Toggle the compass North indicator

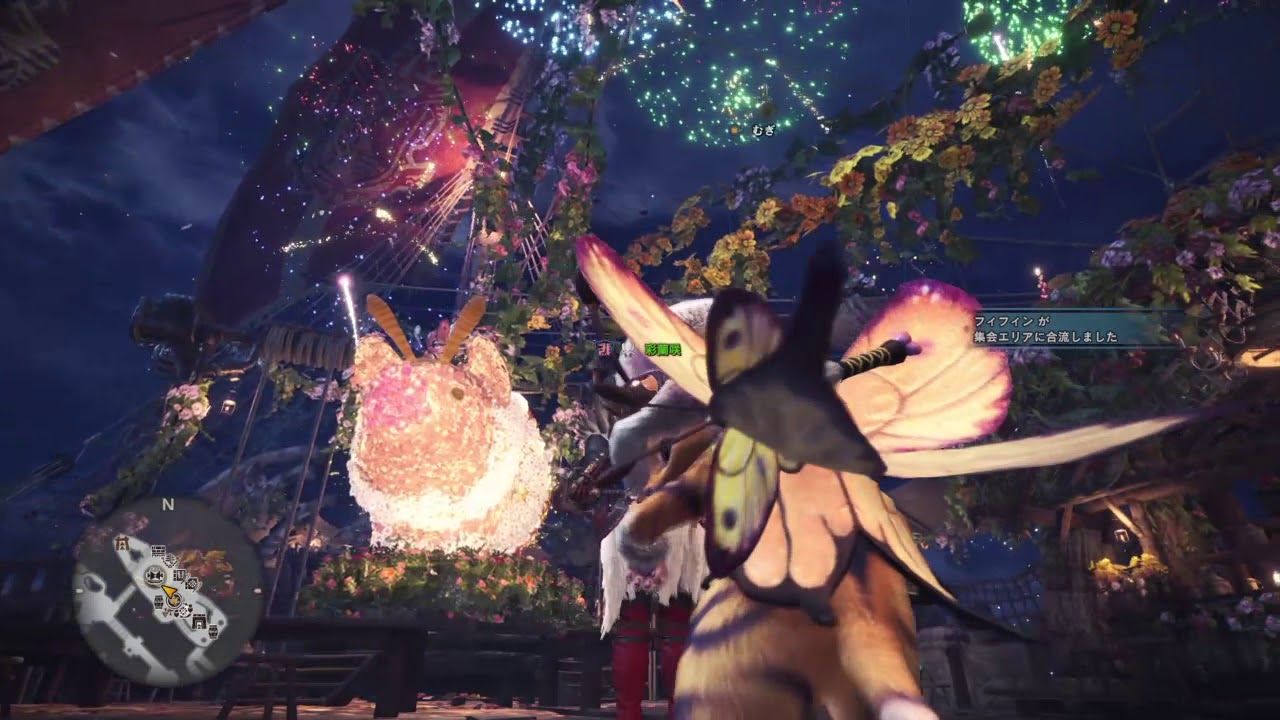coord(168,503)
